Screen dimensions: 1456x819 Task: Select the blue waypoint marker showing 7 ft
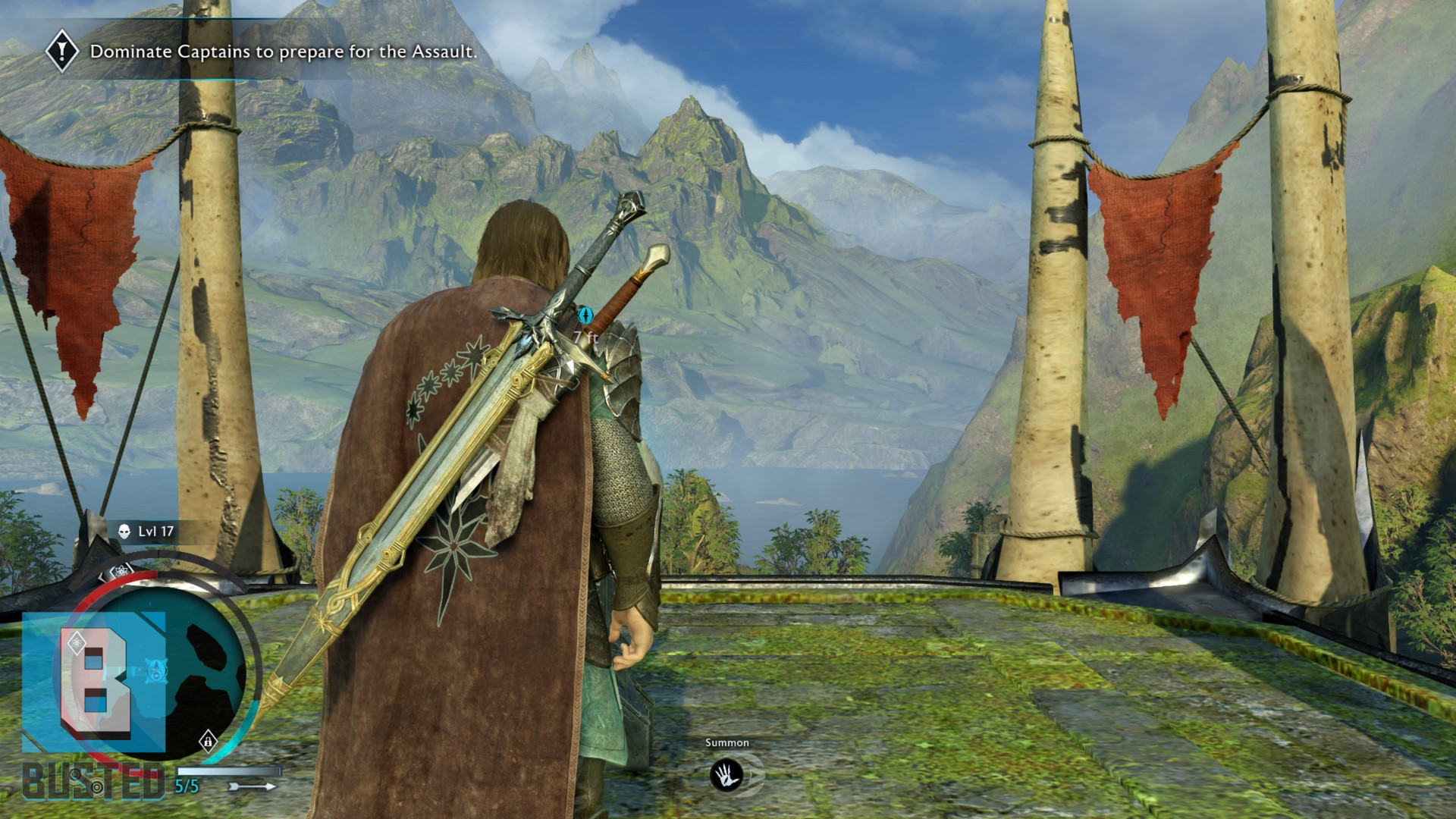[x=585, y=315]
